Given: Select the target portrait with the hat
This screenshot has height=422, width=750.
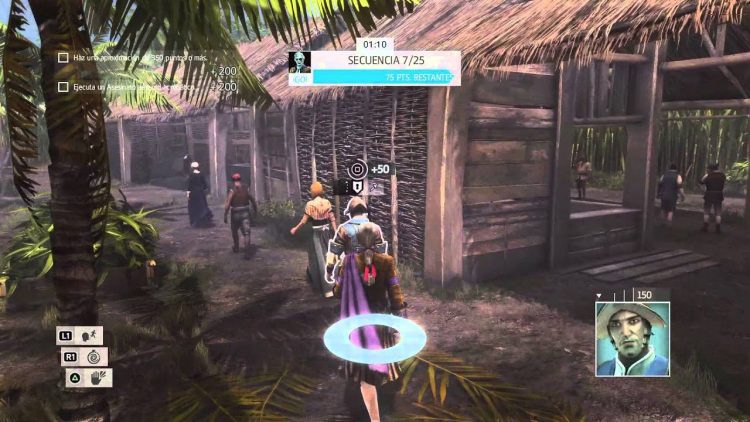Looking at the screenshot, I should tap(632, 339).
